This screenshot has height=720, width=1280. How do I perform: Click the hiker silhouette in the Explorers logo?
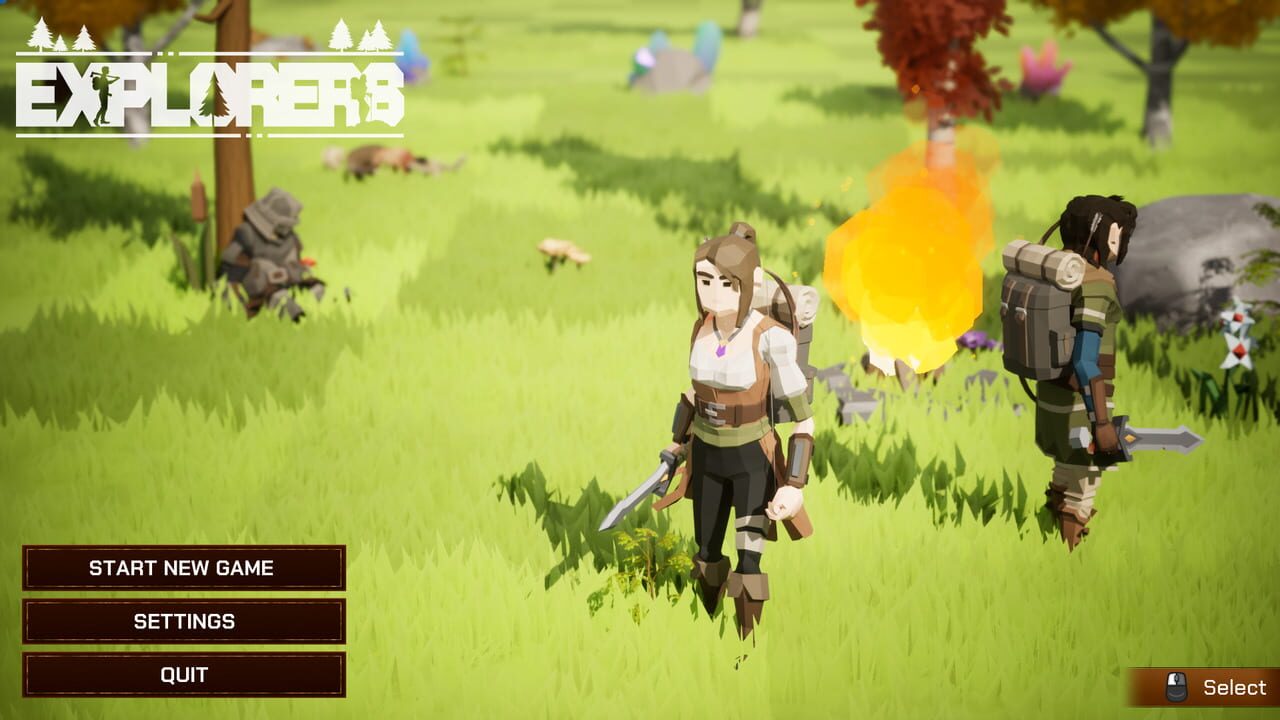(x=103, y=93)
